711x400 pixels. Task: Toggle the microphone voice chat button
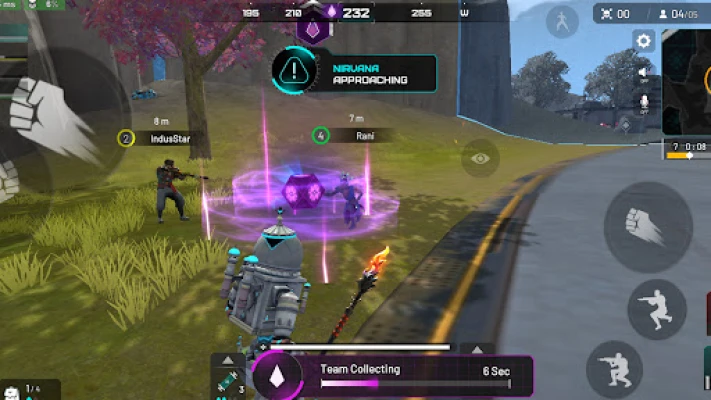pos(644,102)
